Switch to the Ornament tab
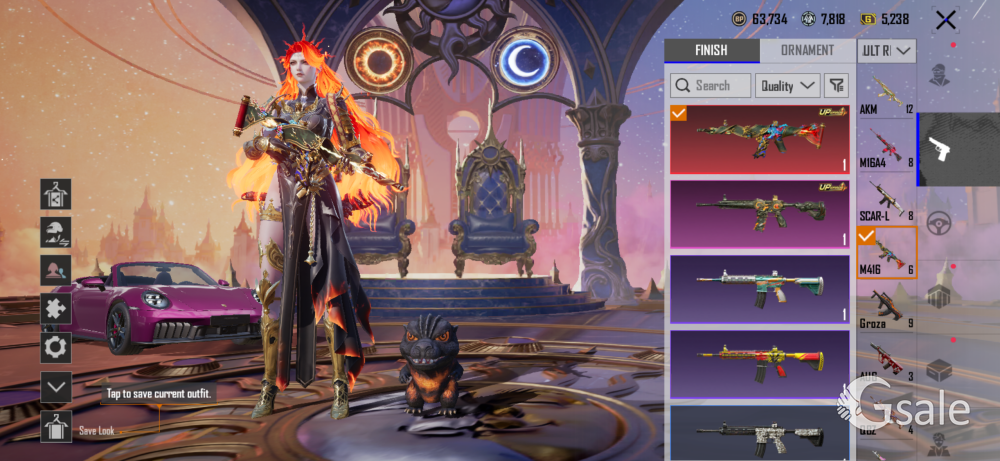 (x=807, y=51)
